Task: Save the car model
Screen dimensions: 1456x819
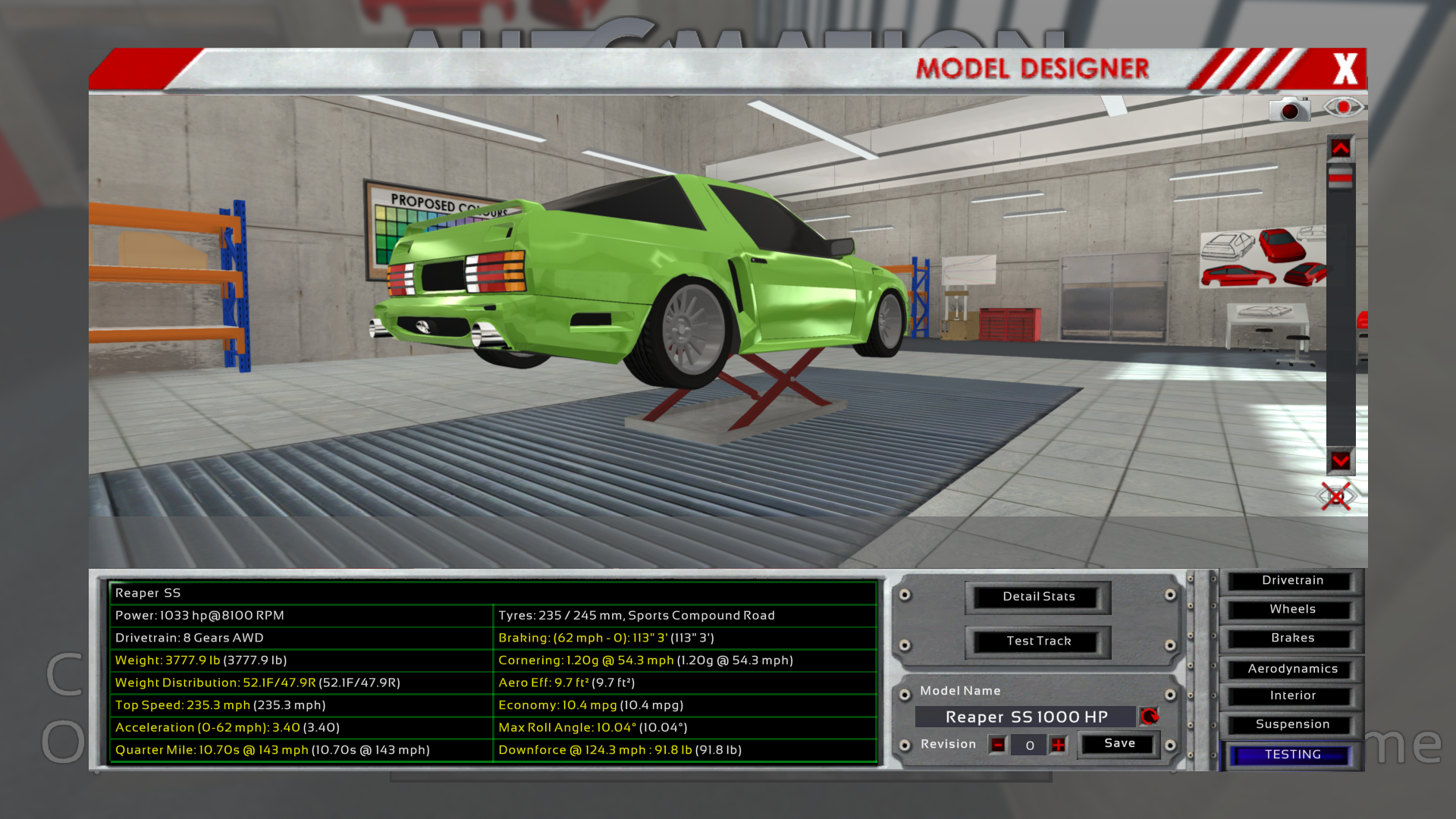Action: 1119,744
